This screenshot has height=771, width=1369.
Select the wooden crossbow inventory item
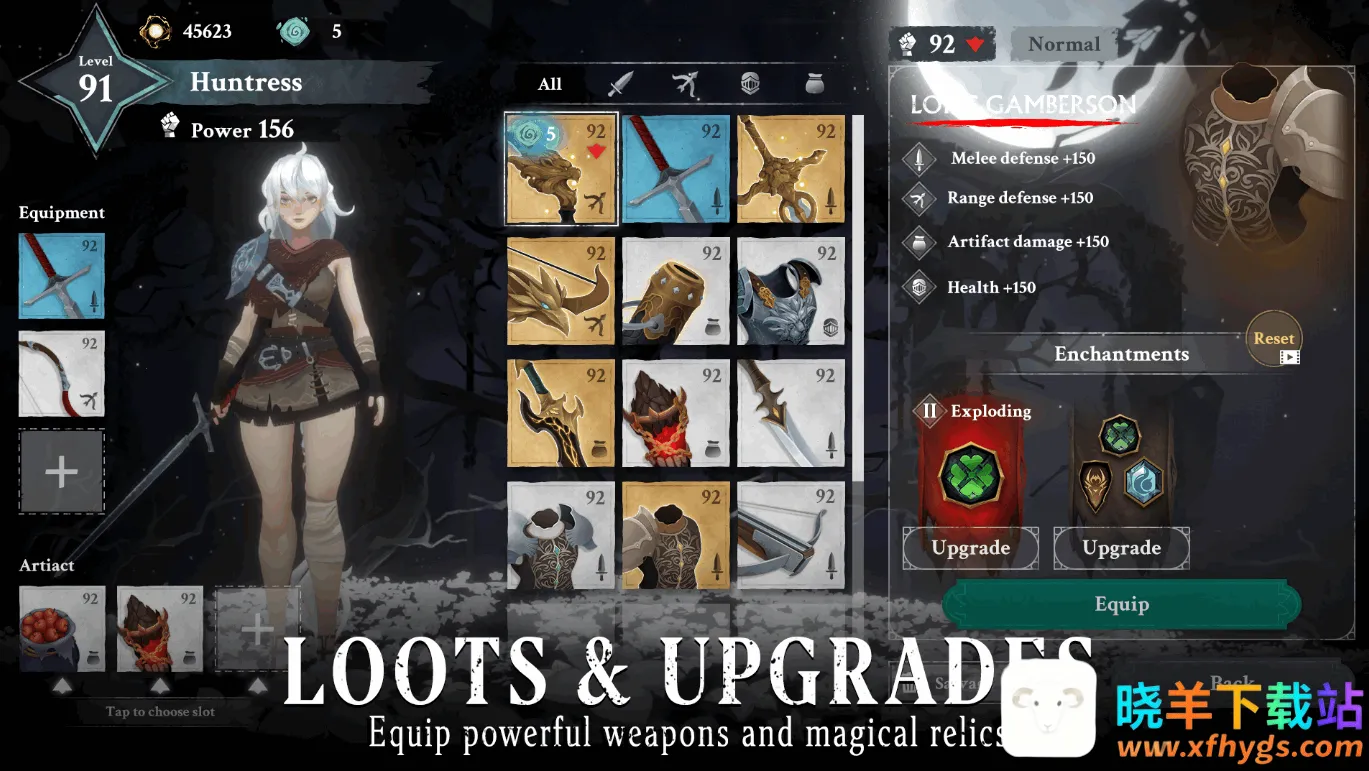pos(791,535)
